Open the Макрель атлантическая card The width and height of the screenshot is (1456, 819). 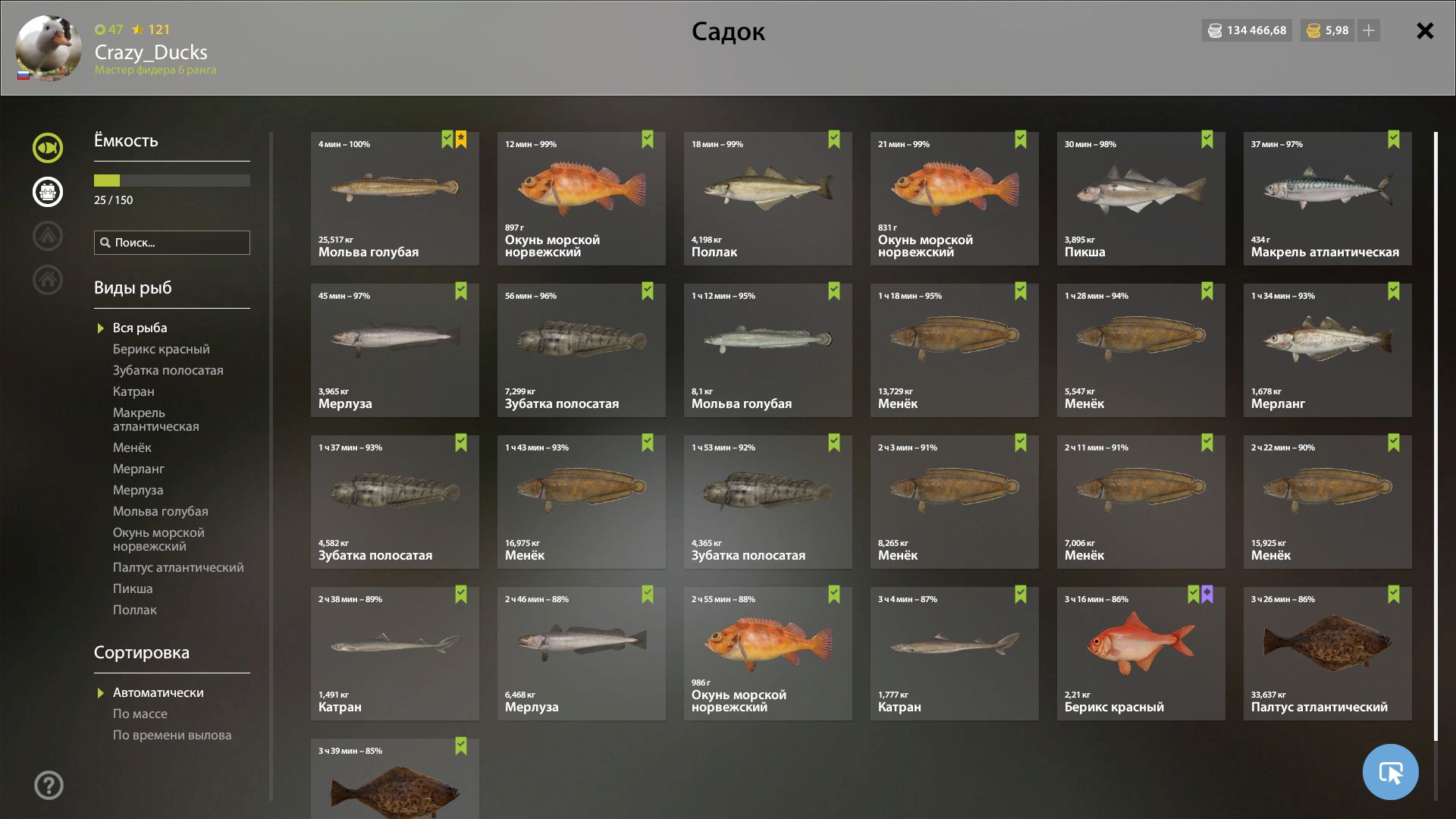tap(1327, 199)
